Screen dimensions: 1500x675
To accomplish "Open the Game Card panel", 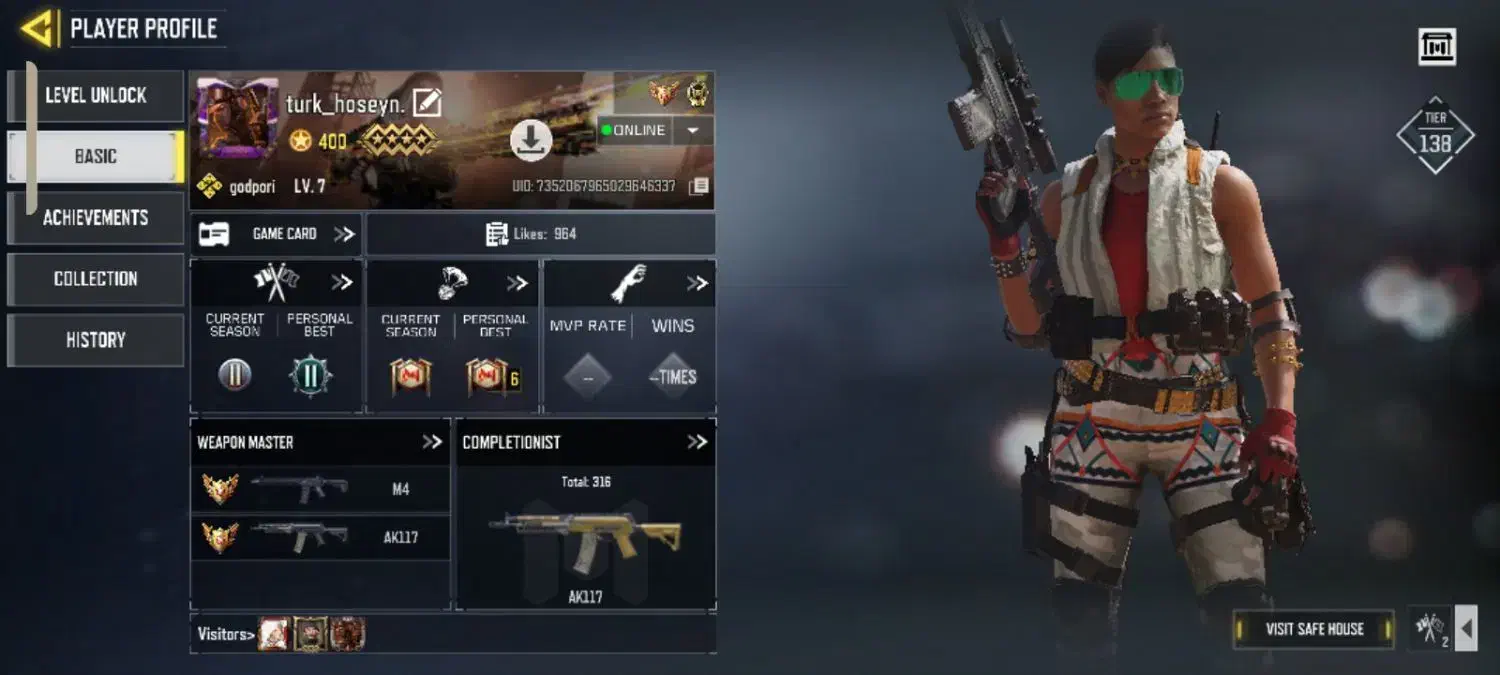I will point(277,234).
